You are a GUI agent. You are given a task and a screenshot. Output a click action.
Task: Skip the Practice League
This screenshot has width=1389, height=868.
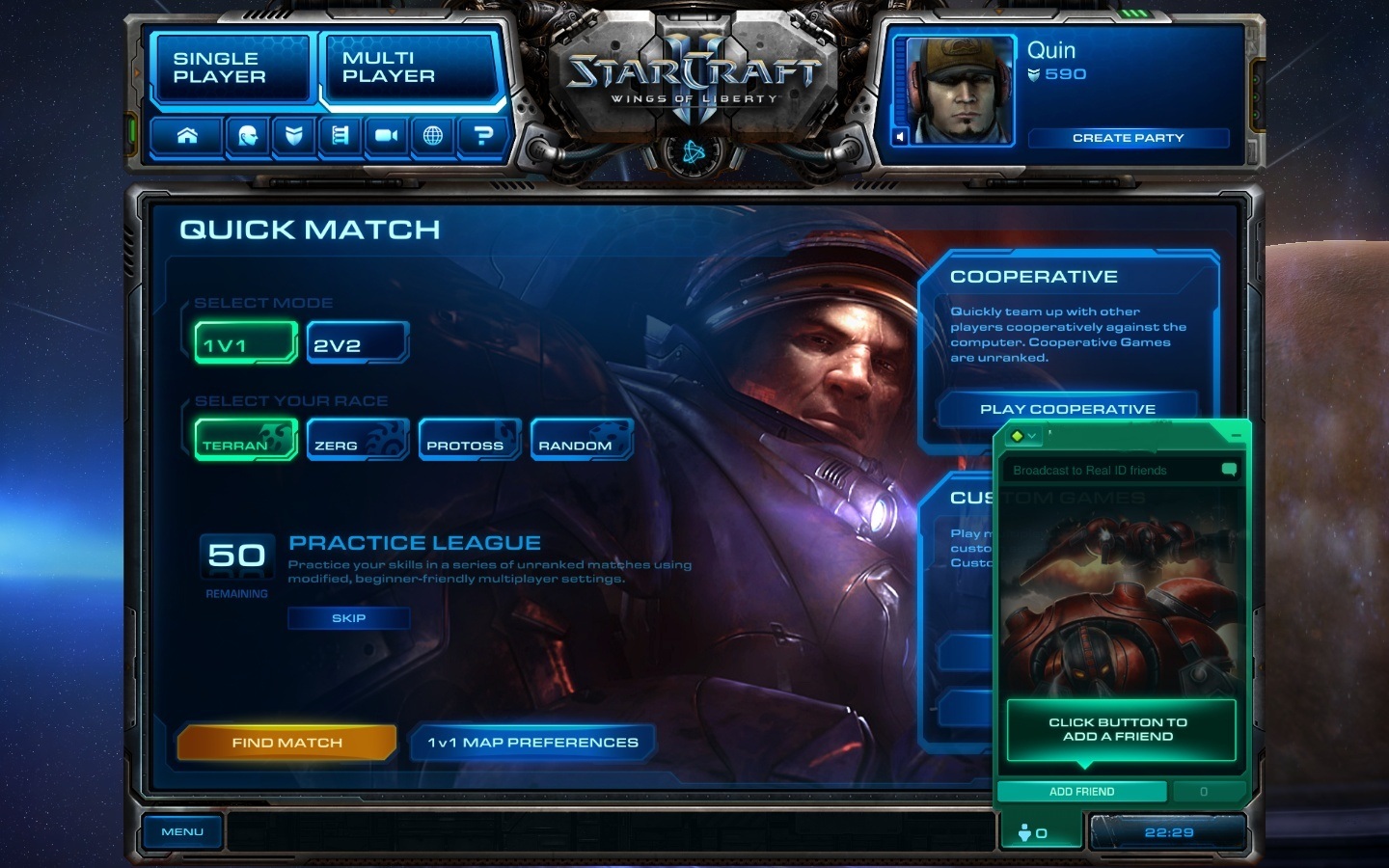click(x=348, y=618)
